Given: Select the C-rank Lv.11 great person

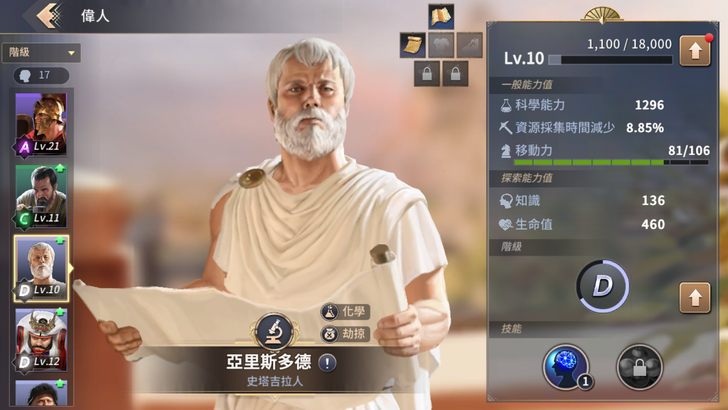Looking at the screenshot, I should point(41,195).
